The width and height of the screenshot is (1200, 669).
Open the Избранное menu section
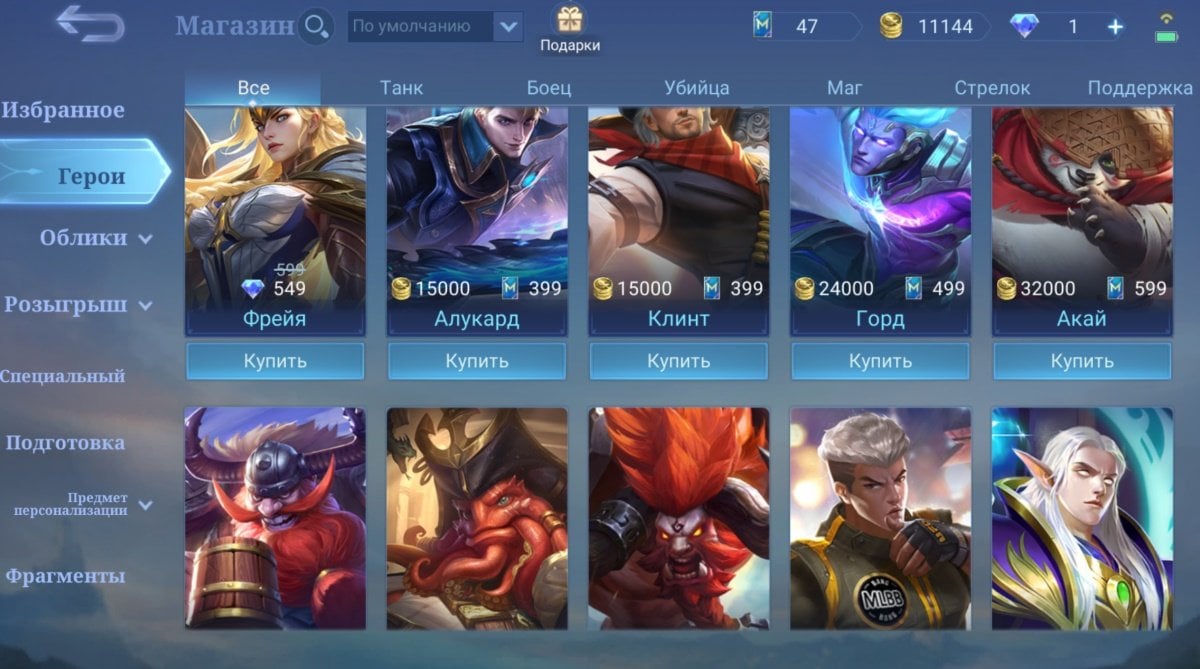[63, 110]
